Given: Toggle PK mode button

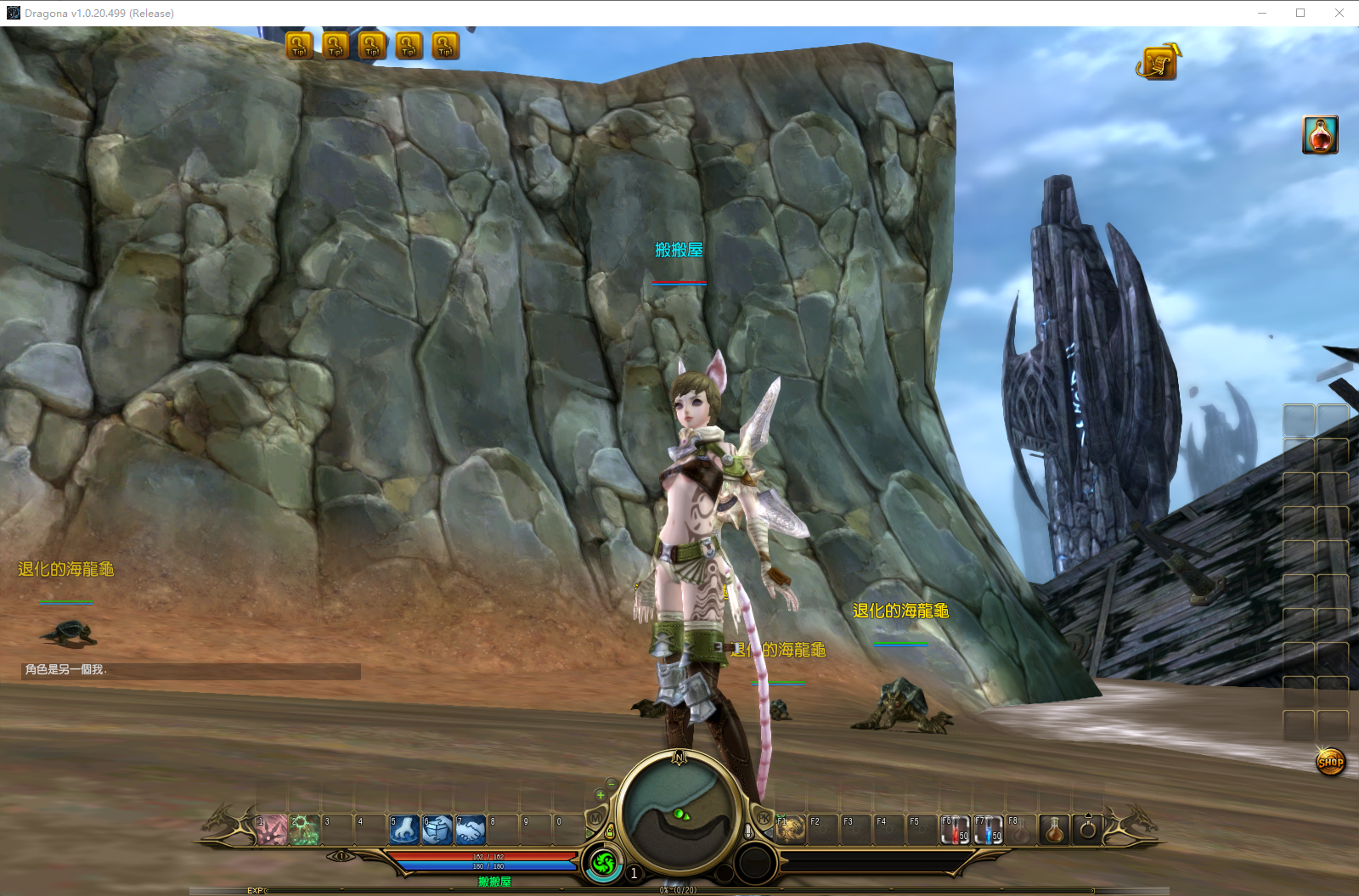Looking at the screenshot, I should tap(763, 817).
